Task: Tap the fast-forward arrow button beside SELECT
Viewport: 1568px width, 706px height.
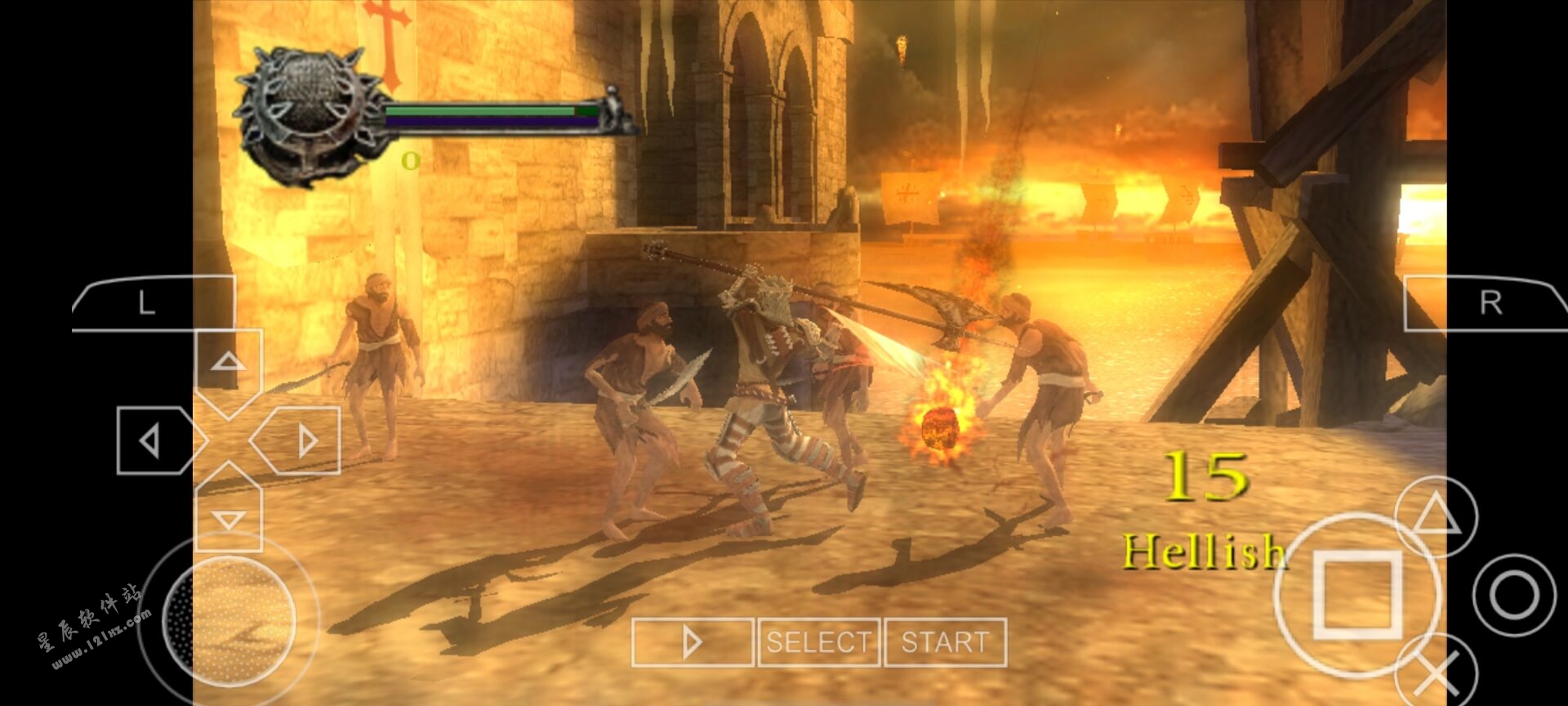Action: [693, 642]
